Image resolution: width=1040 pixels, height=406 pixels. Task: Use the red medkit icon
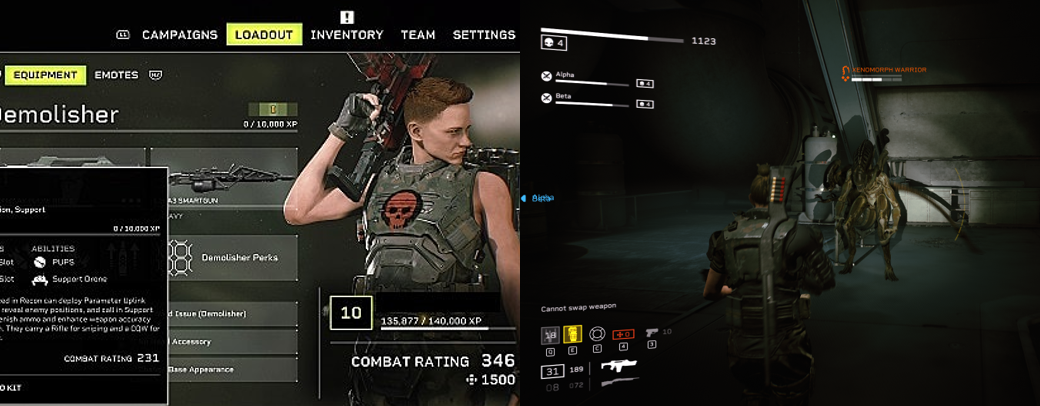[x=623, y=335]
